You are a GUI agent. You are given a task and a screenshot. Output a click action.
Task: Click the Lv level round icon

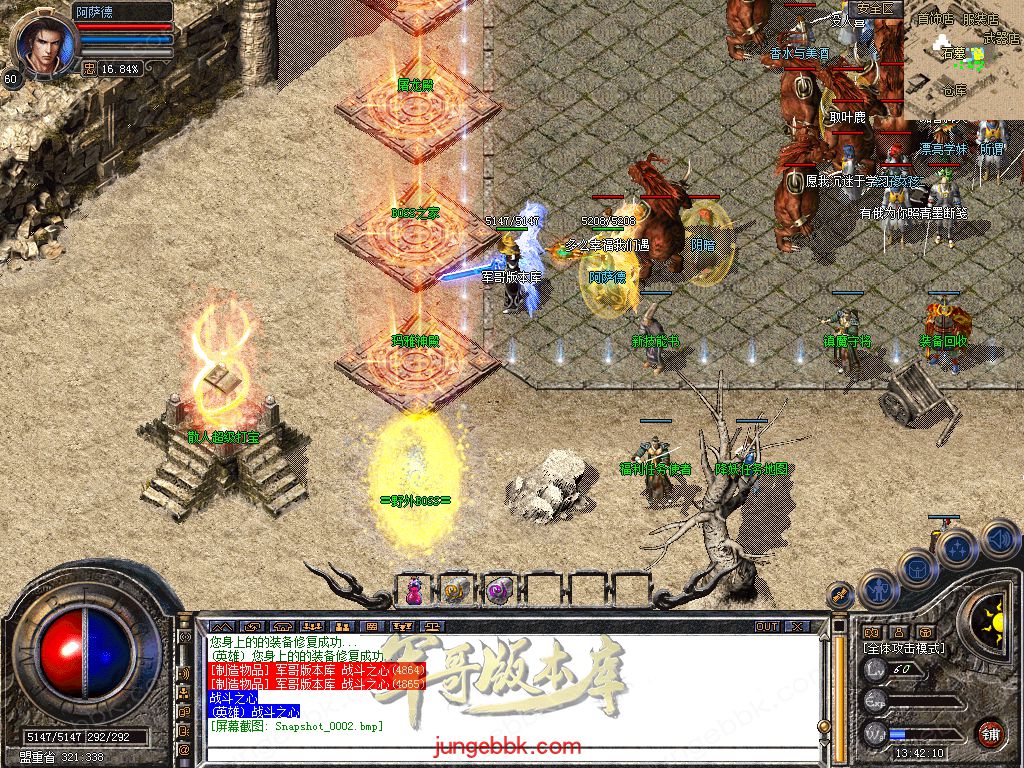876,670
